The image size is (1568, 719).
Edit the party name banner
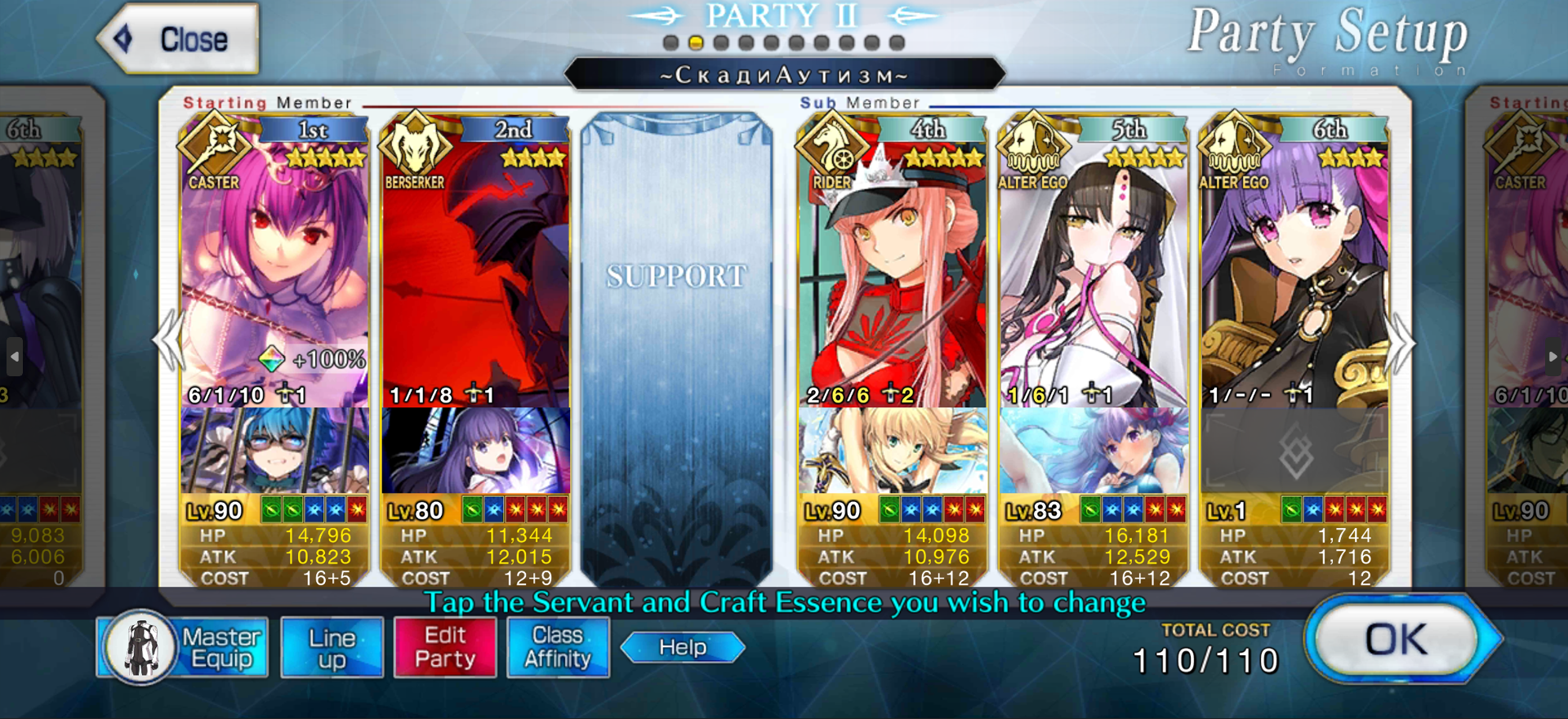(x=784, y=75)
